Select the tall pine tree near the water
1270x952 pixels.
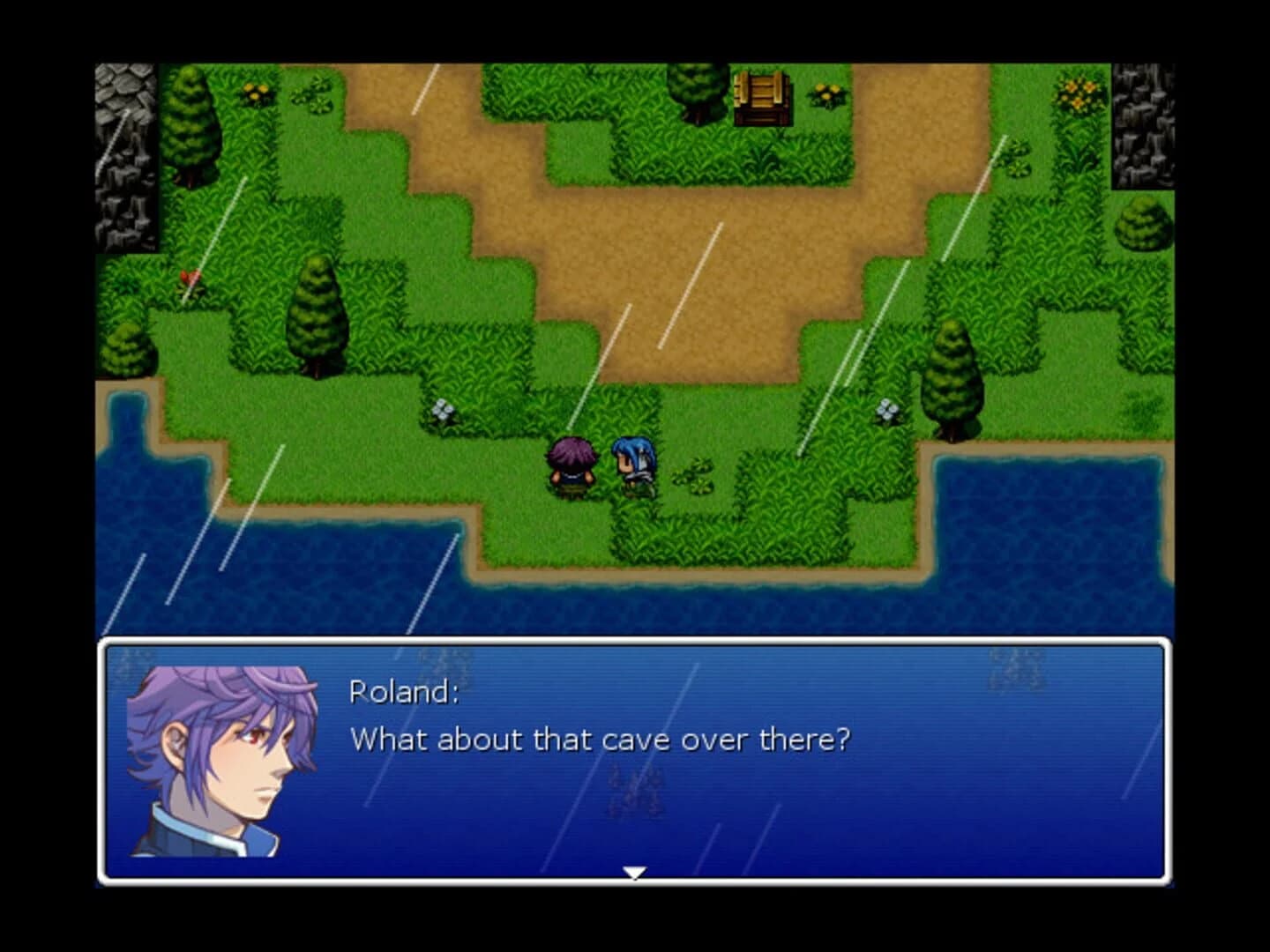tap(952, 379)
